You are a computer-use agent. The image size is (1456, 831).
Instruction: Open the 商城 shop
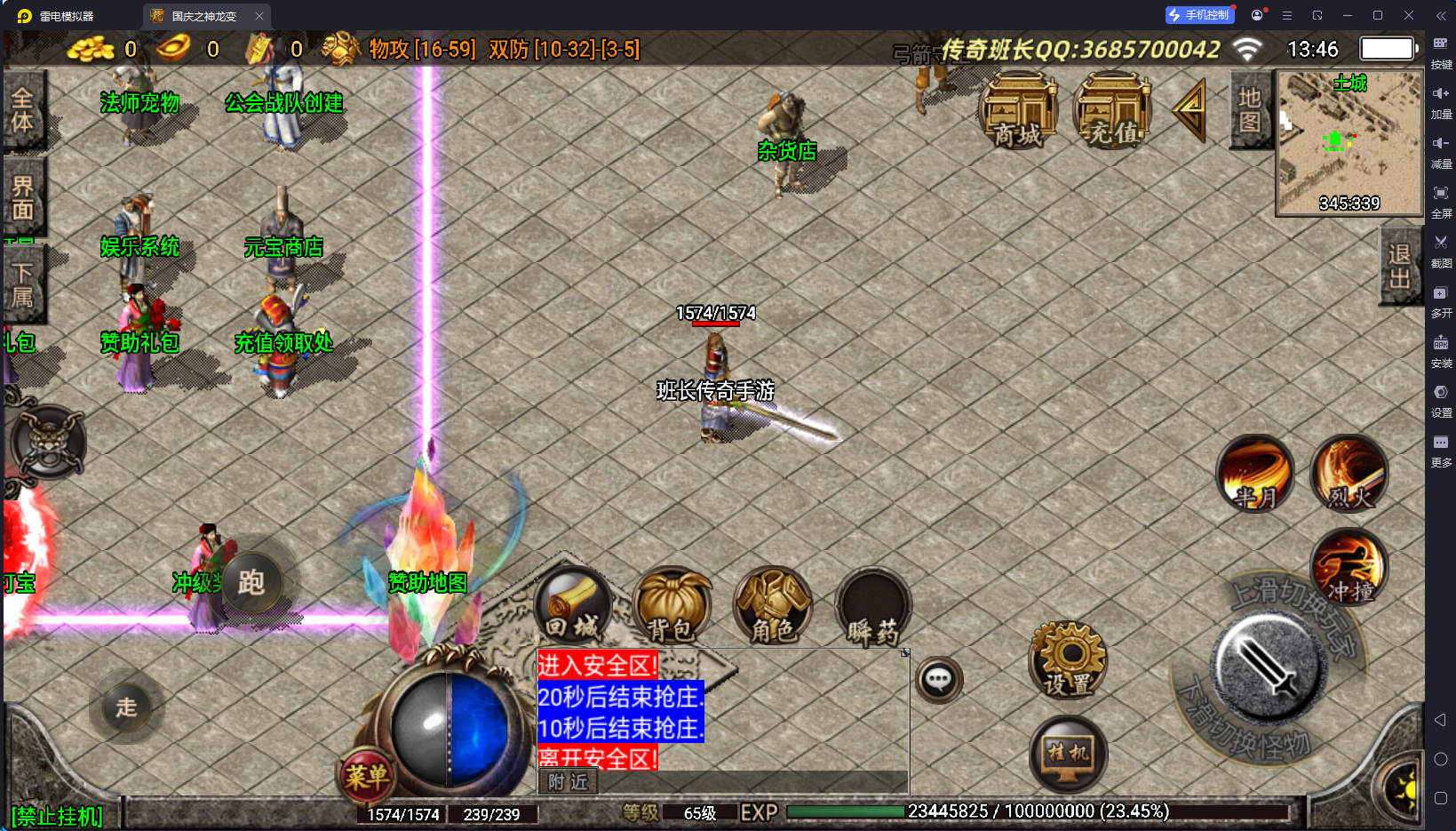(x=1018, y=112)
